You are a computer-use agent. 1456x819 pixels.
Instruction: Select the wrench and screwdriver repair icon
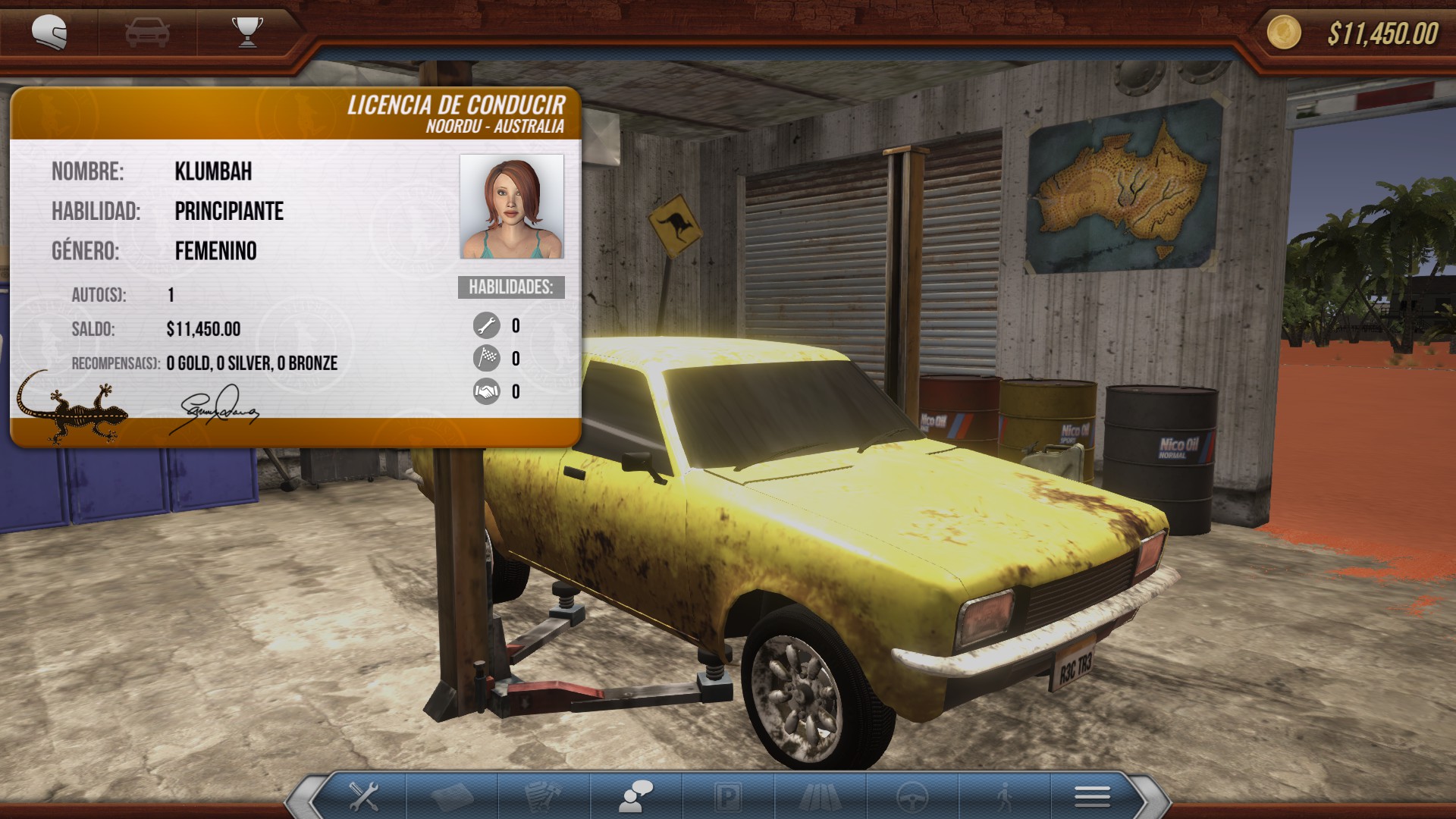tap(364, 794)
